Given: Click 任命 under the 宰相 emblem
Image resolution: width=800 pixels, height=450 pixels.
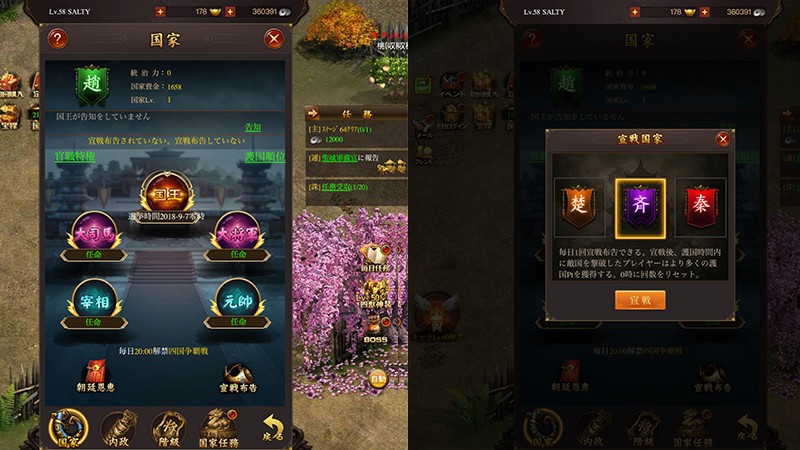Looking at the screenshot, I should point(91,322).
